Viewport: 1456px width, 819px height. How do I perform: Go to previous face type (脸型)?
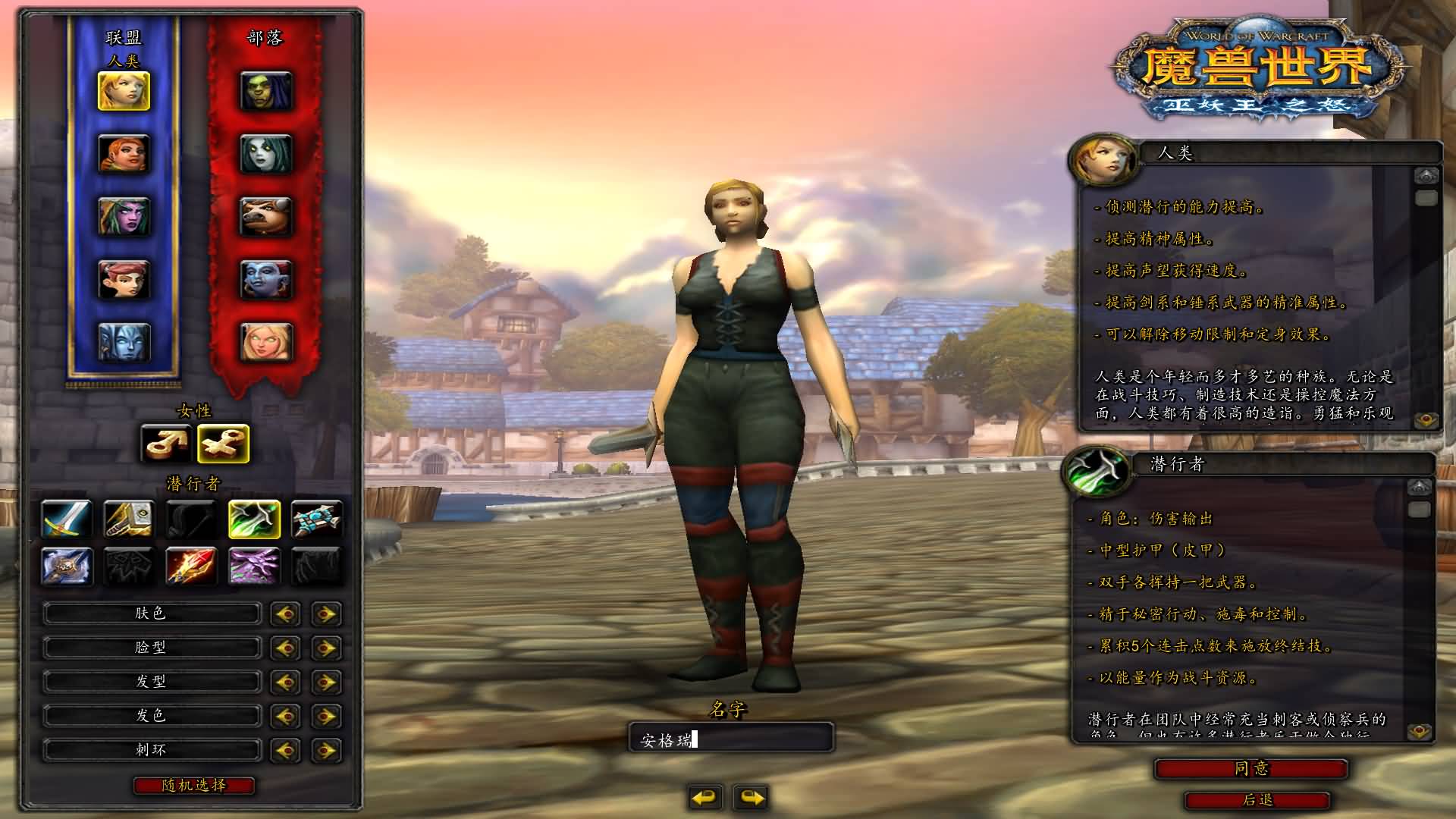(286, 648)
